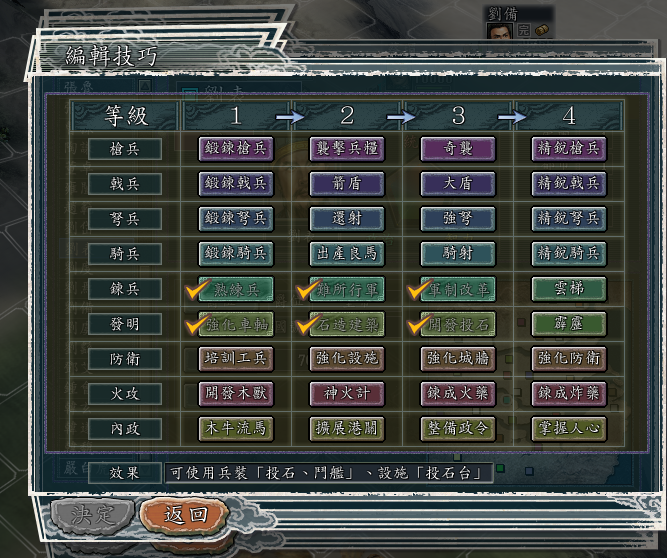Screen dimensions: 667x558
Task: Select the 強弩 technique
Action: click(x=458, y=219)
